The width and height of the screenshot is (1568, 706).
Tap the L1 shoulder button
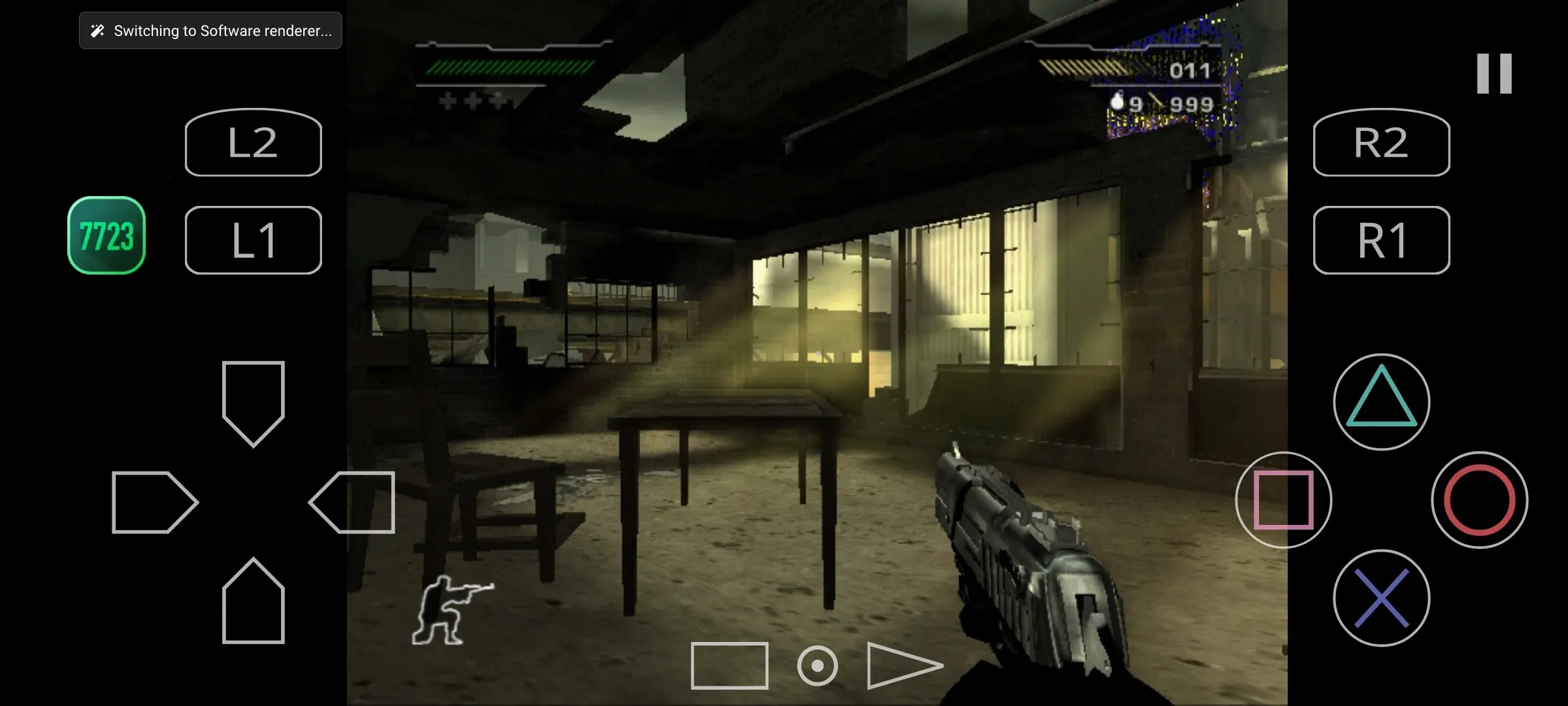pyautogui.click(x=253, y=240)
